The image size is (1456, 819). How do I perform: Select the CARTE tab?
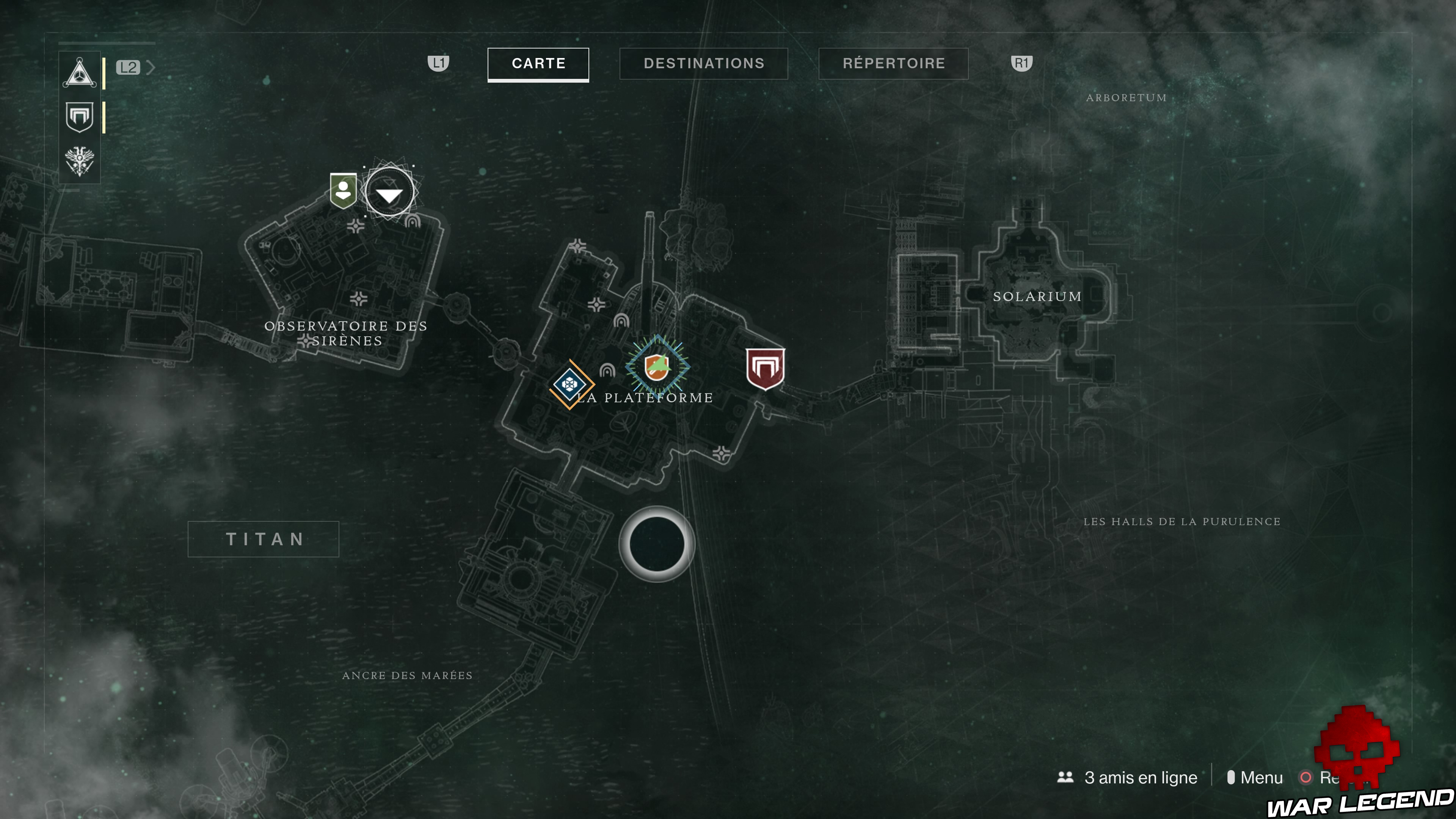tap(538, 64)
